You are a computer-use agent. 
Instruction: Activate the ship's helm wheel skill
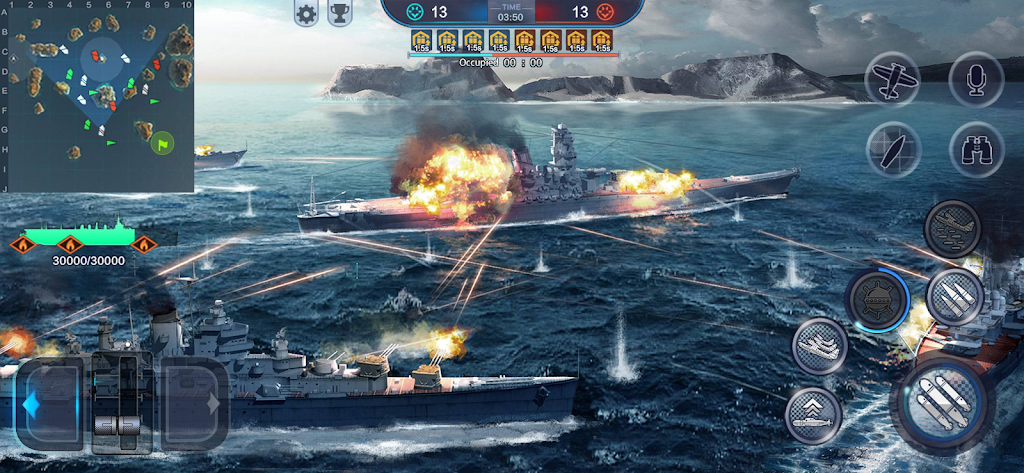(876, 299)
